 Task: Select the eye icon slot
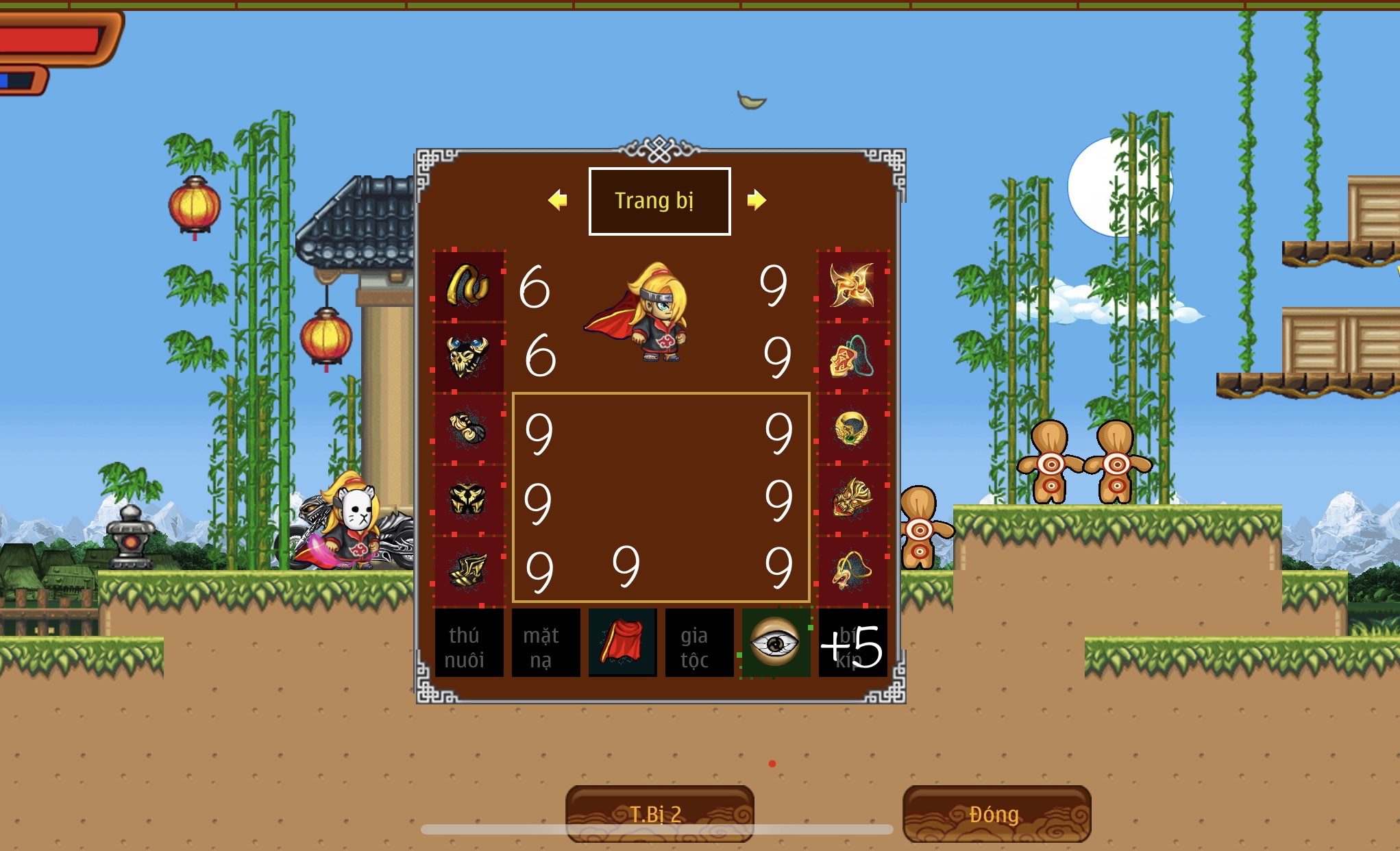click(776, 643)
